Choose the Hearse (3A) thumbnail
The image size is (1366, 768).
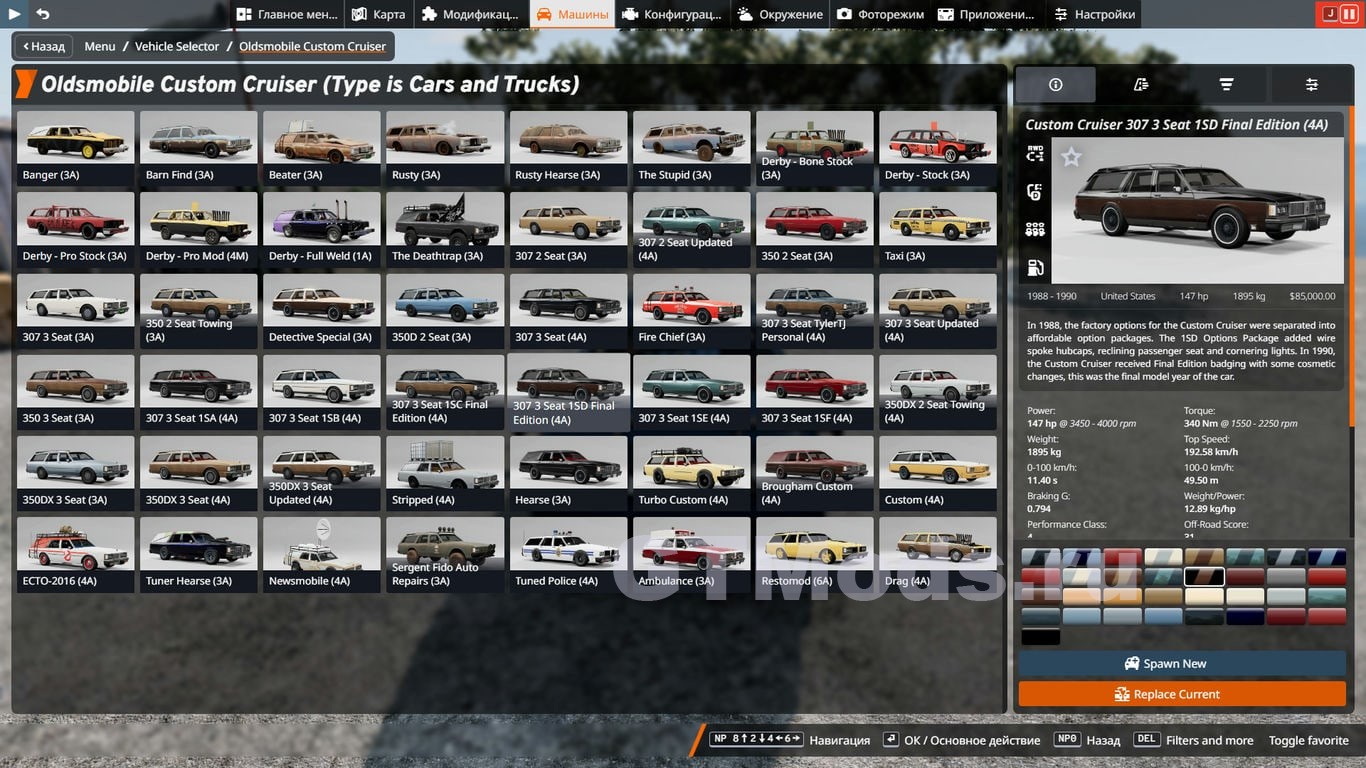568,472
